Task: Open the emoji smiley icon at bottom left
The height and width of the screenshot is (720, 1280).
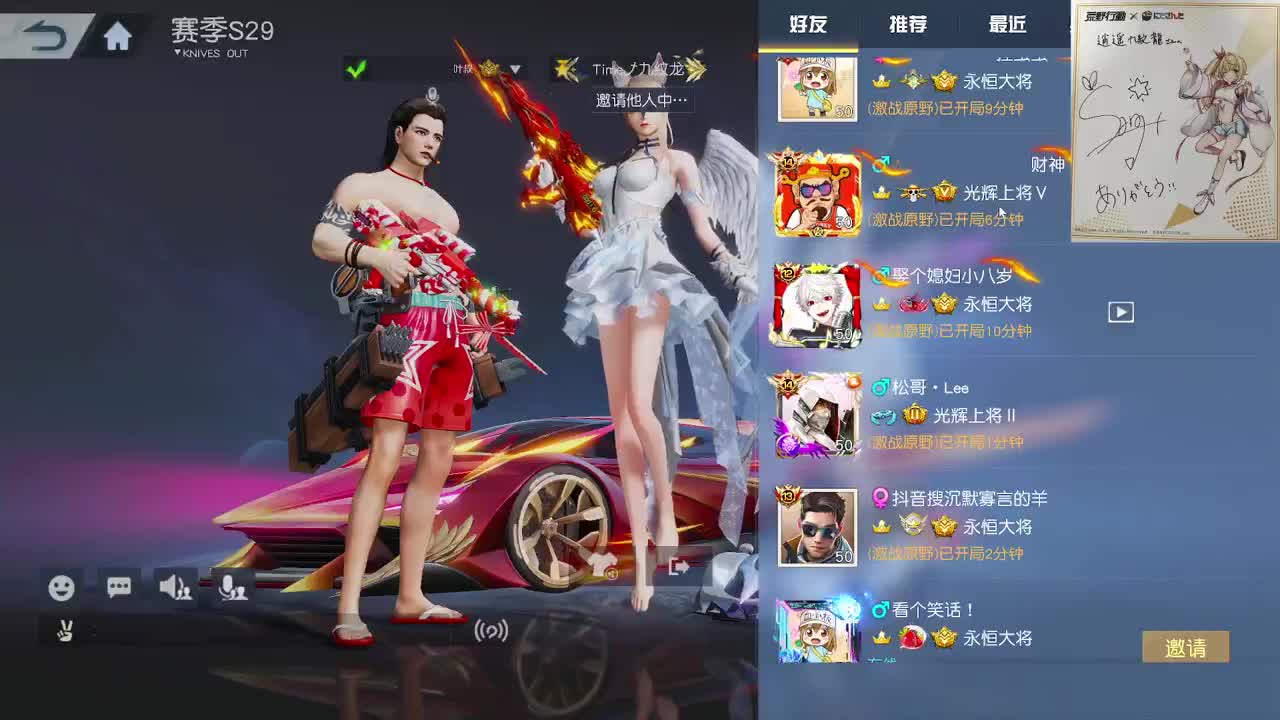Action: pyautogui.click(x=62, y=589)
